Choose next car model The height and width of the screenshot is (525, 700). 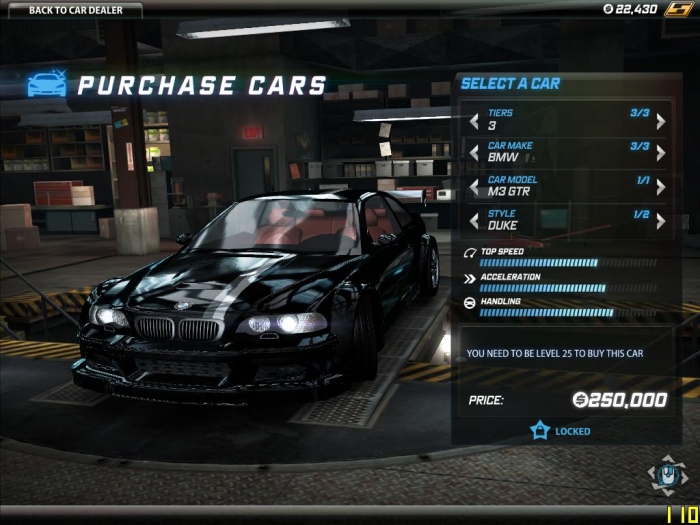pos(660,187)
